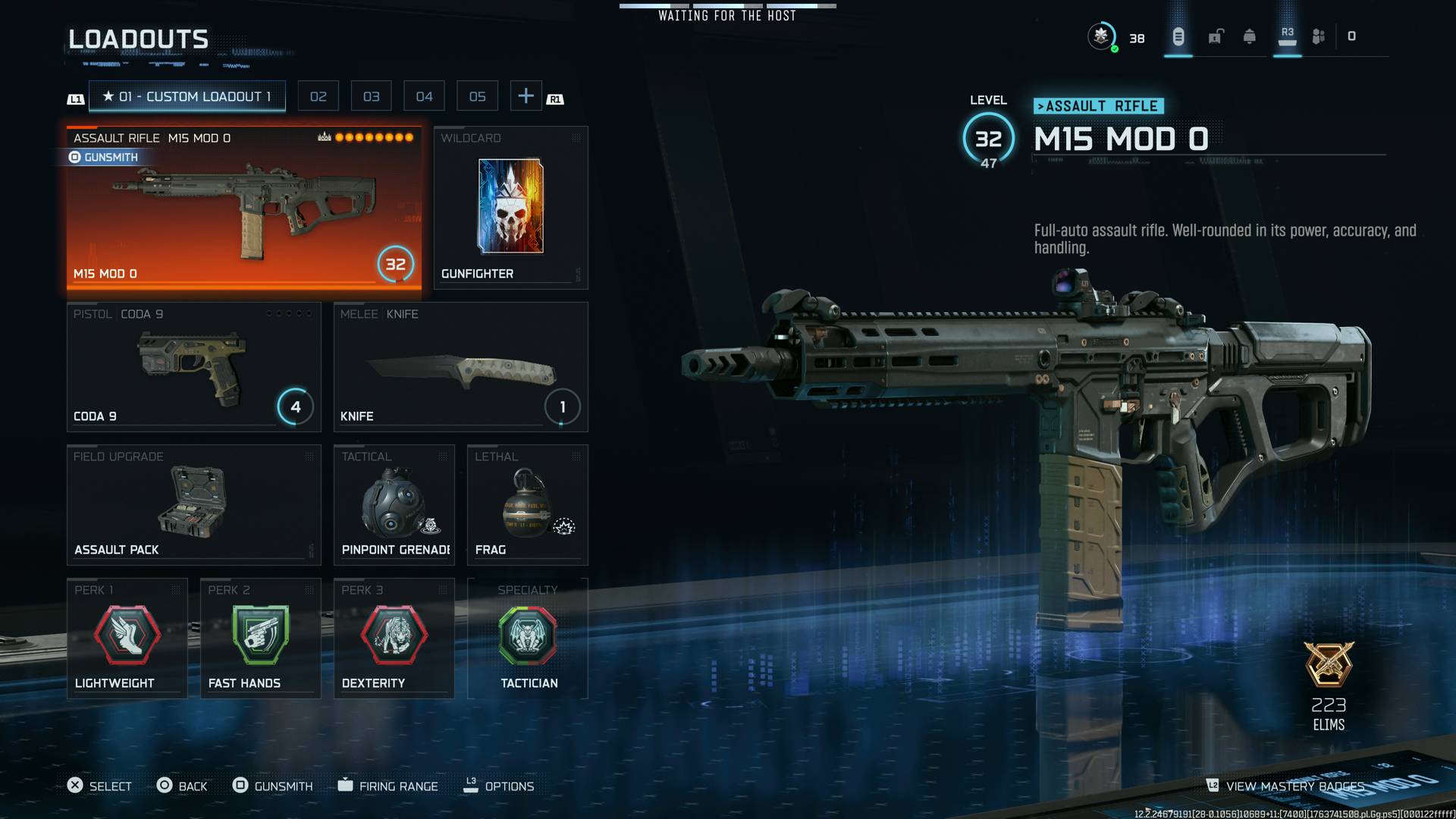Open the unlocks padlock icon
Viewport: 1456px width, 819px height.
[x=1215, y=36]
